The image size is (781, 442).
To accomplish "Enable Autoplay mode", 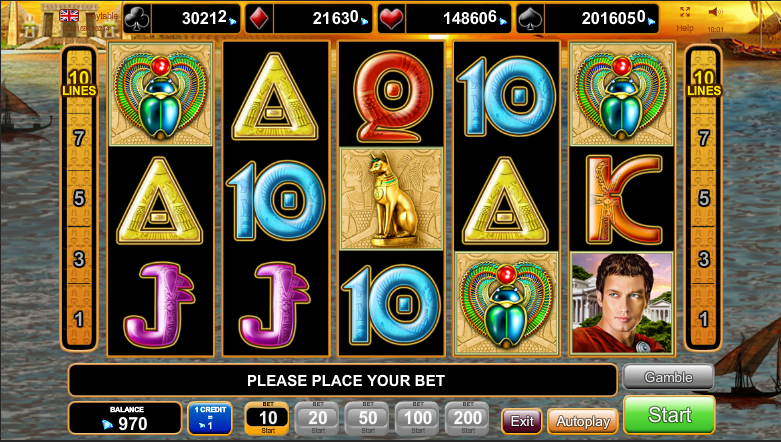I will [x=582, y=421].
